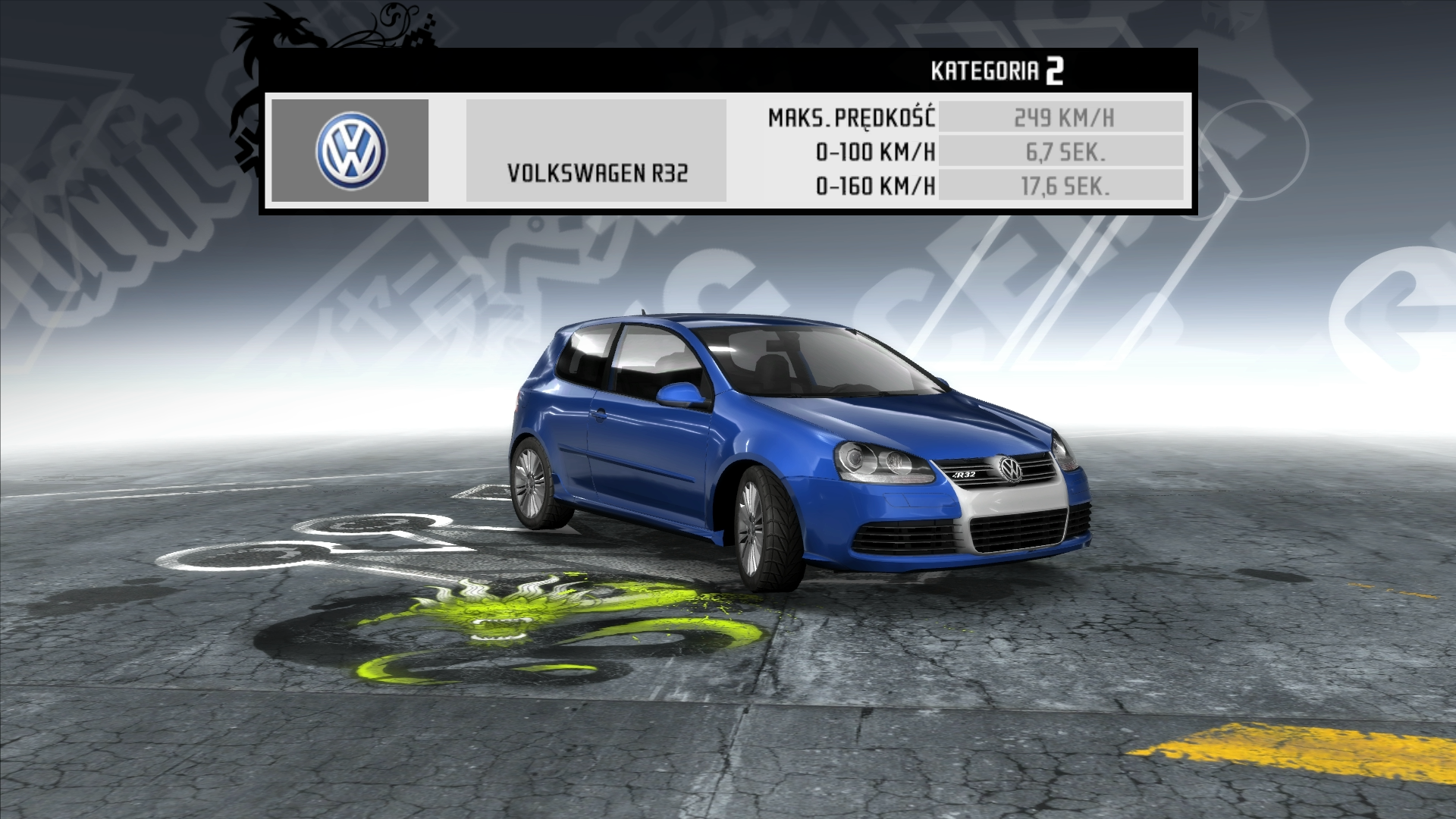Screen dimensions: 1456x819
Task: Click the Volkswagen logo tile
Action: (x=350, y=150)
